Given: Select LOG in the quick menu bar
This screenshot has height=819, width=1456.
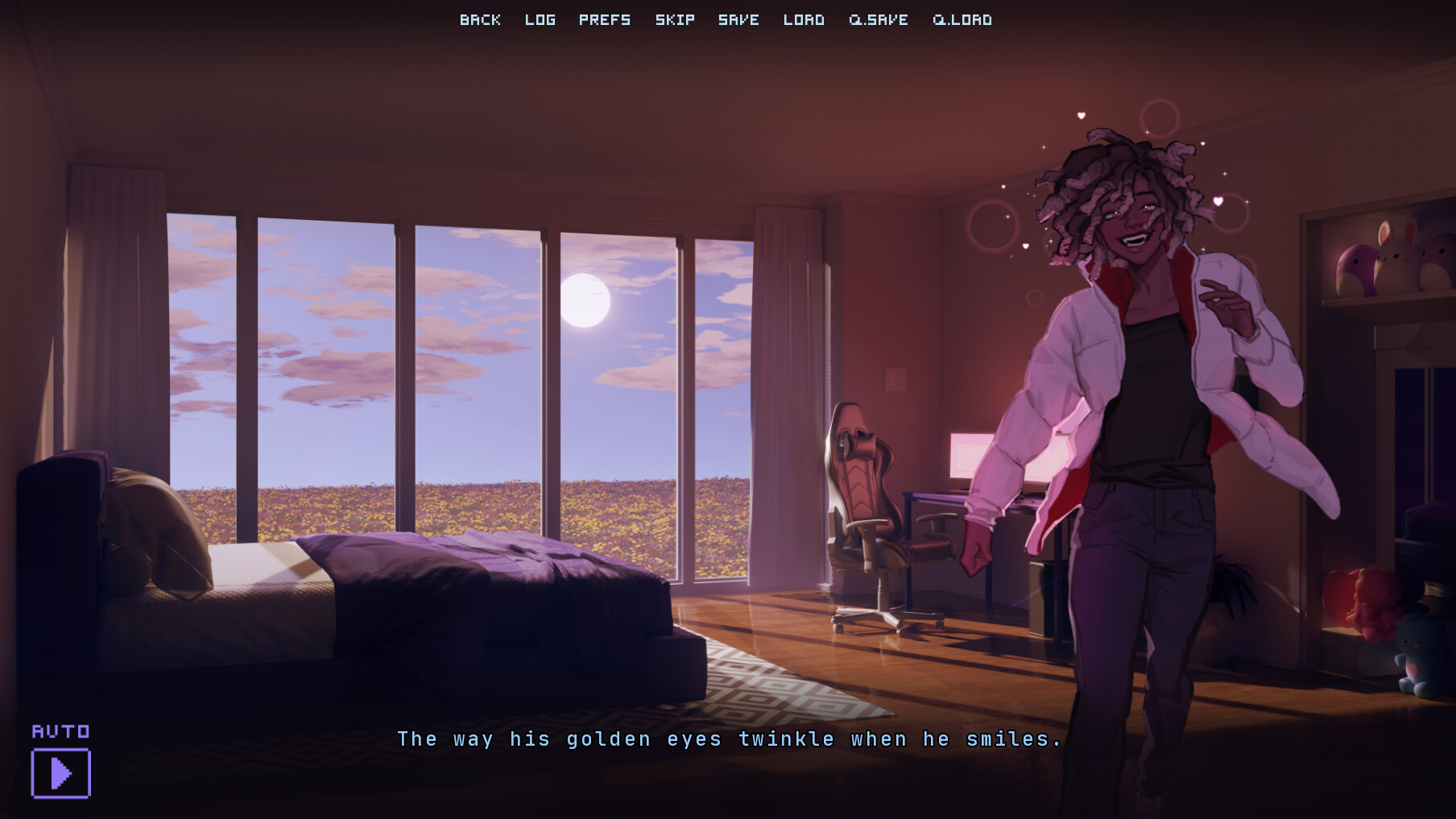Looking at the screenshot, I should (540, 19).
